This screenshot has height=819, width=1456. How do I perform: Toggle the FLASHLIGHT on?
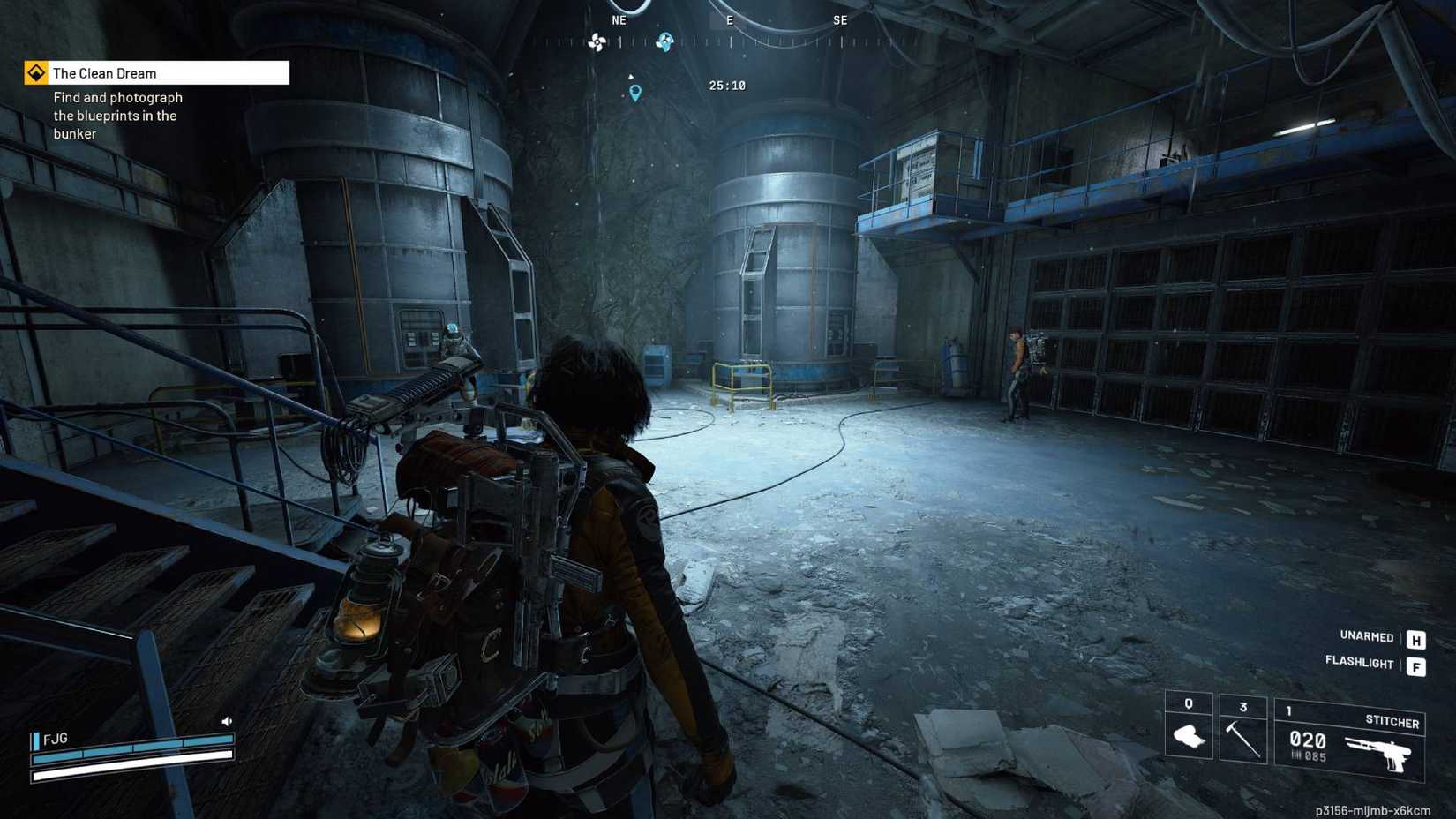click(x=1360, y=664)
